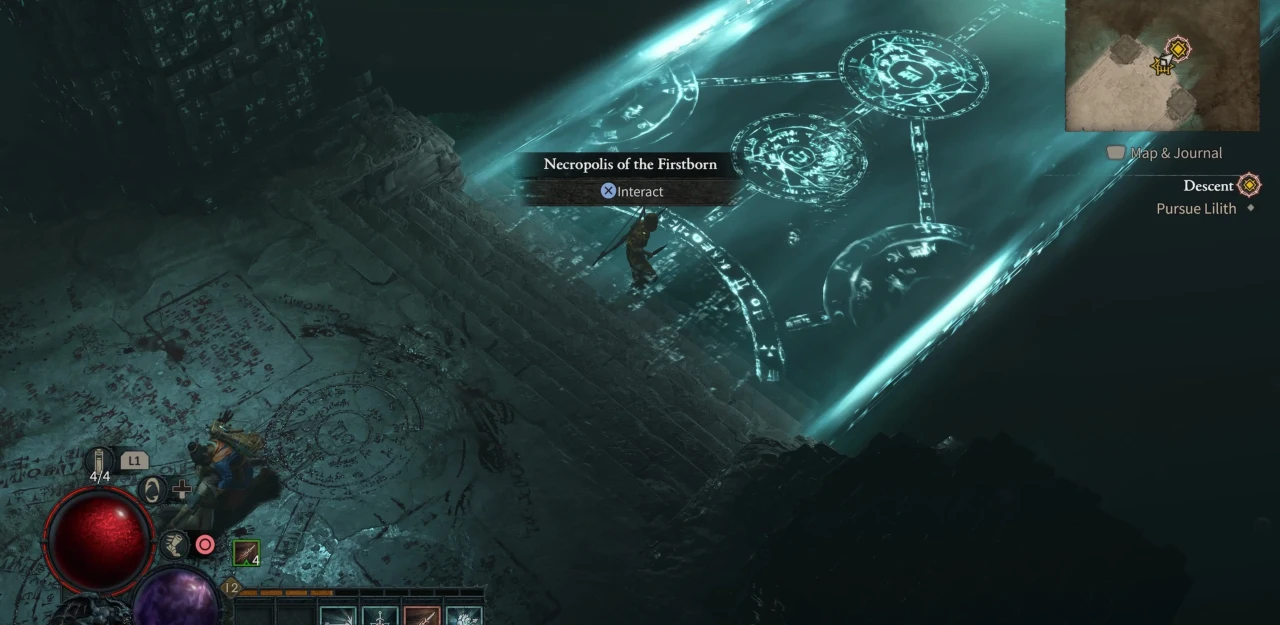The width and height of the screenshot is (1280, 625).
Task: Trigger the winged boot evade icon
Action: [x=175, y=545]
